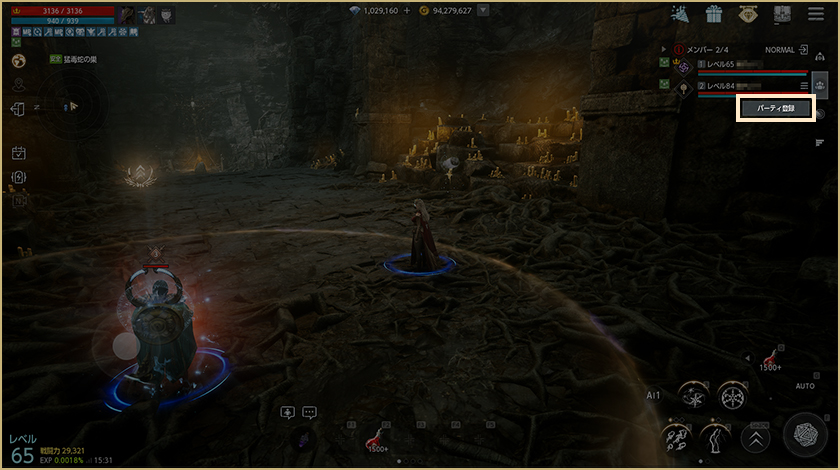The width and height of the screenshot is (840, 470).
Task: Open the world globe map icon
Action: (18, 60)
